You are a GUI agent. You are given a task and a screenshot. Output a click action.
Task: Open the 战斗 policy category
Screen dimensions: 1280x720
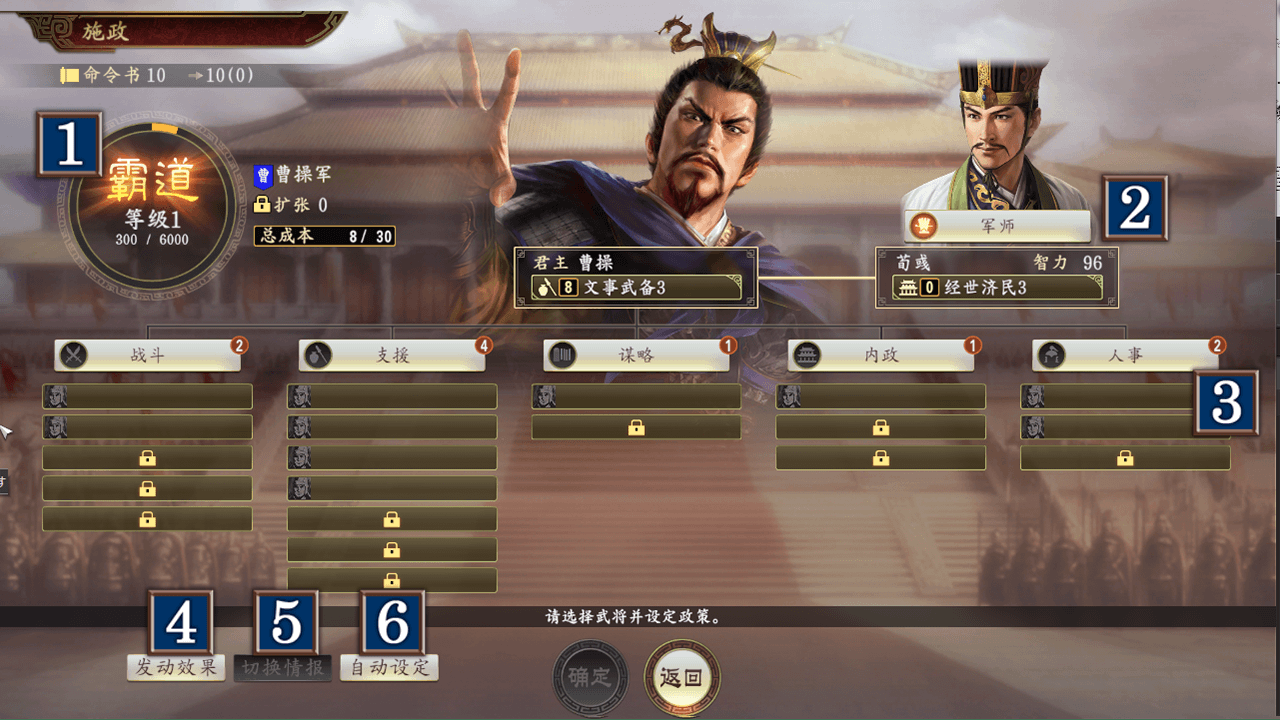pos(148,355)
